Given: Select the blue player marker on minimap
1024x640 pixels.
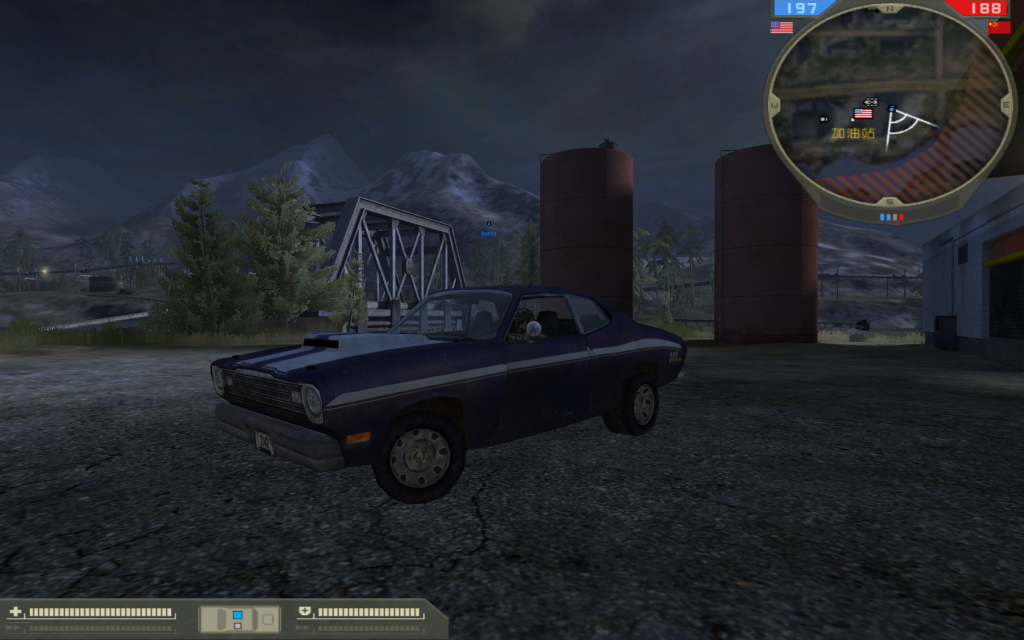Looking at the screenshot, I should (891, 108).
